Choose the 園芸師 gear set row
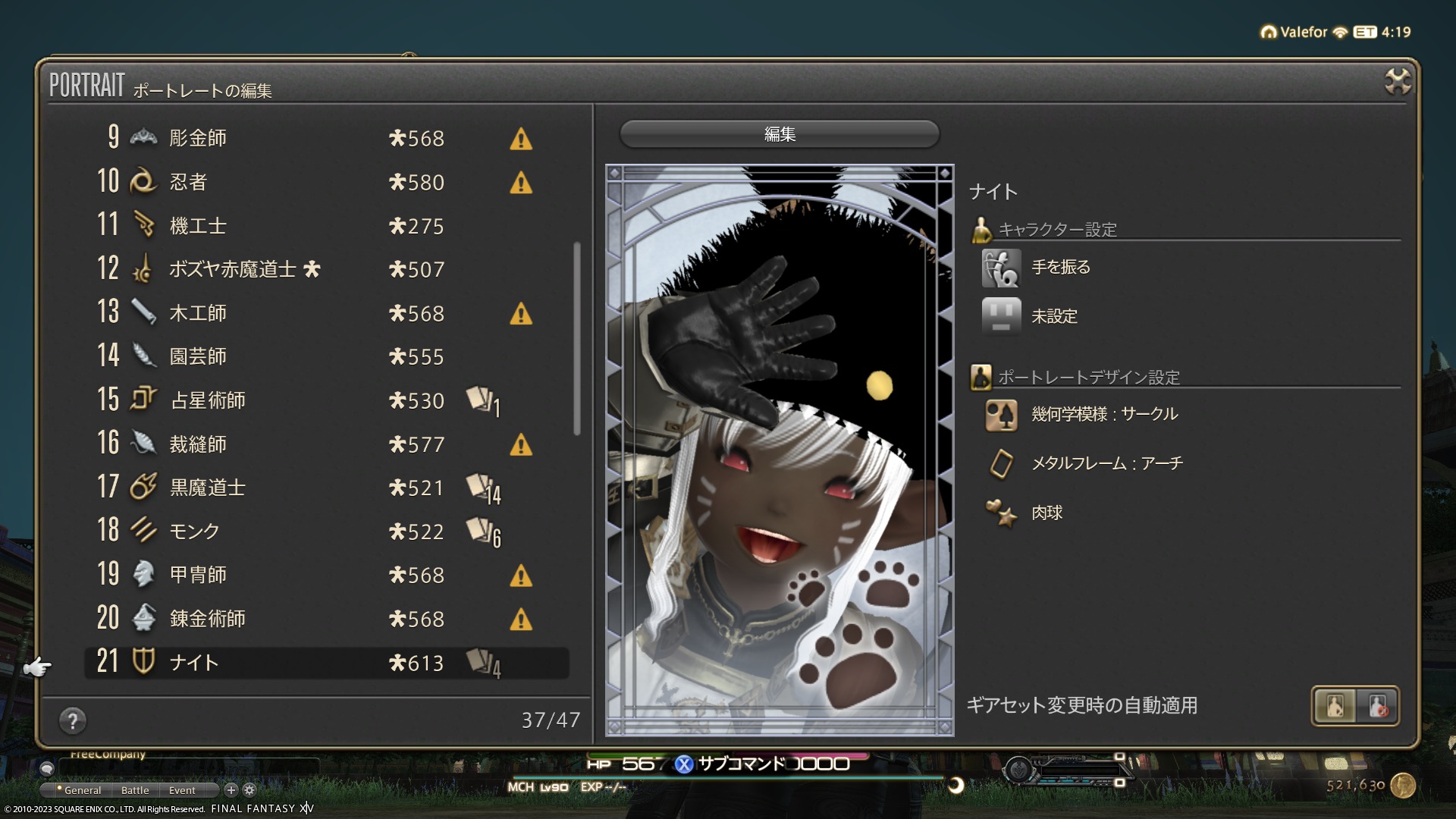This screenshot has height=819, width=1456. [326, 356]
